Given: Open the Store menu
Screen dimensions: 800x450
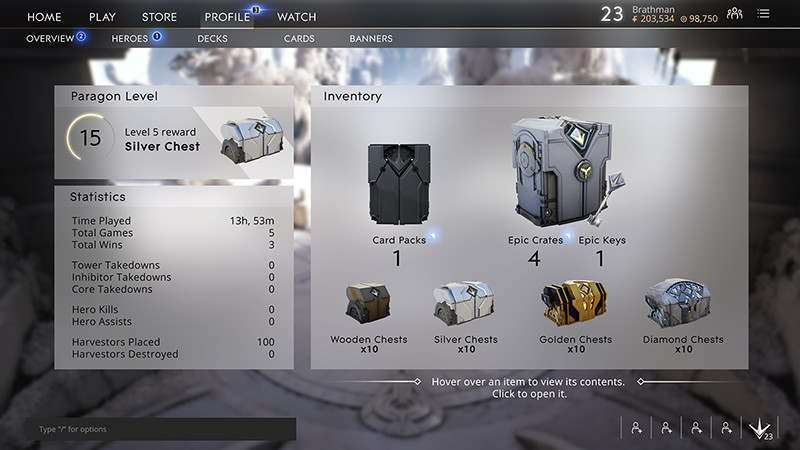Looking at the screenshot, I should pos(159,17).
